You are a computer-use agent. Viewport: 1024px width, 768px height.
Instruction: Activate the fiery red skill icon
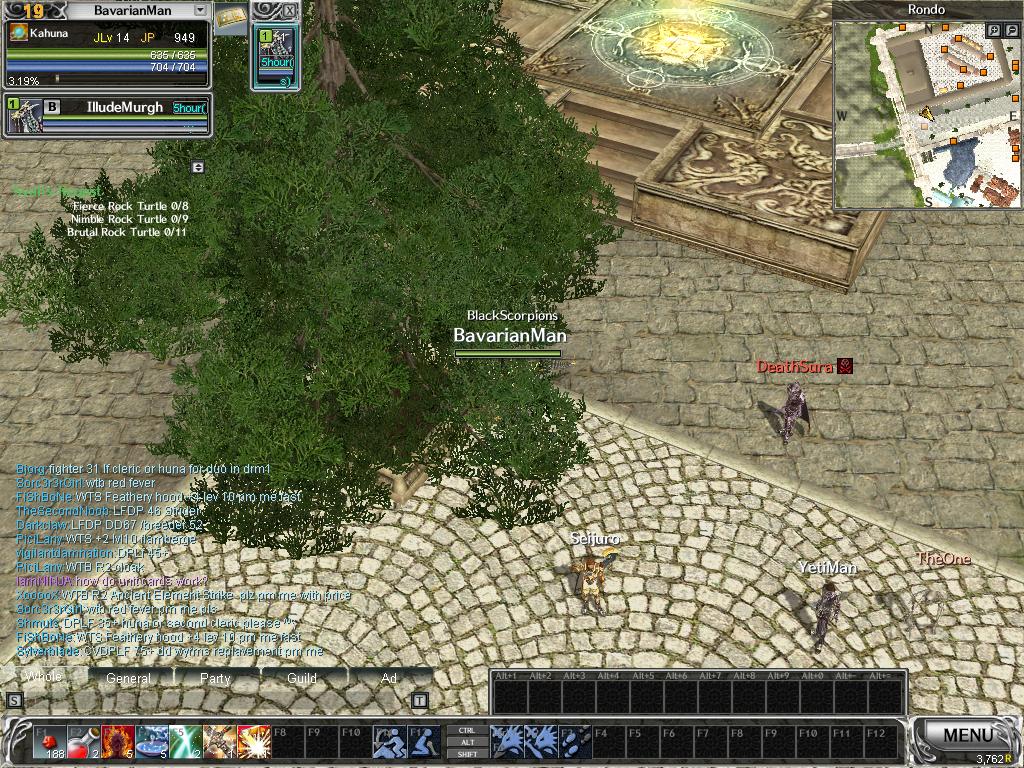point(116,742)
